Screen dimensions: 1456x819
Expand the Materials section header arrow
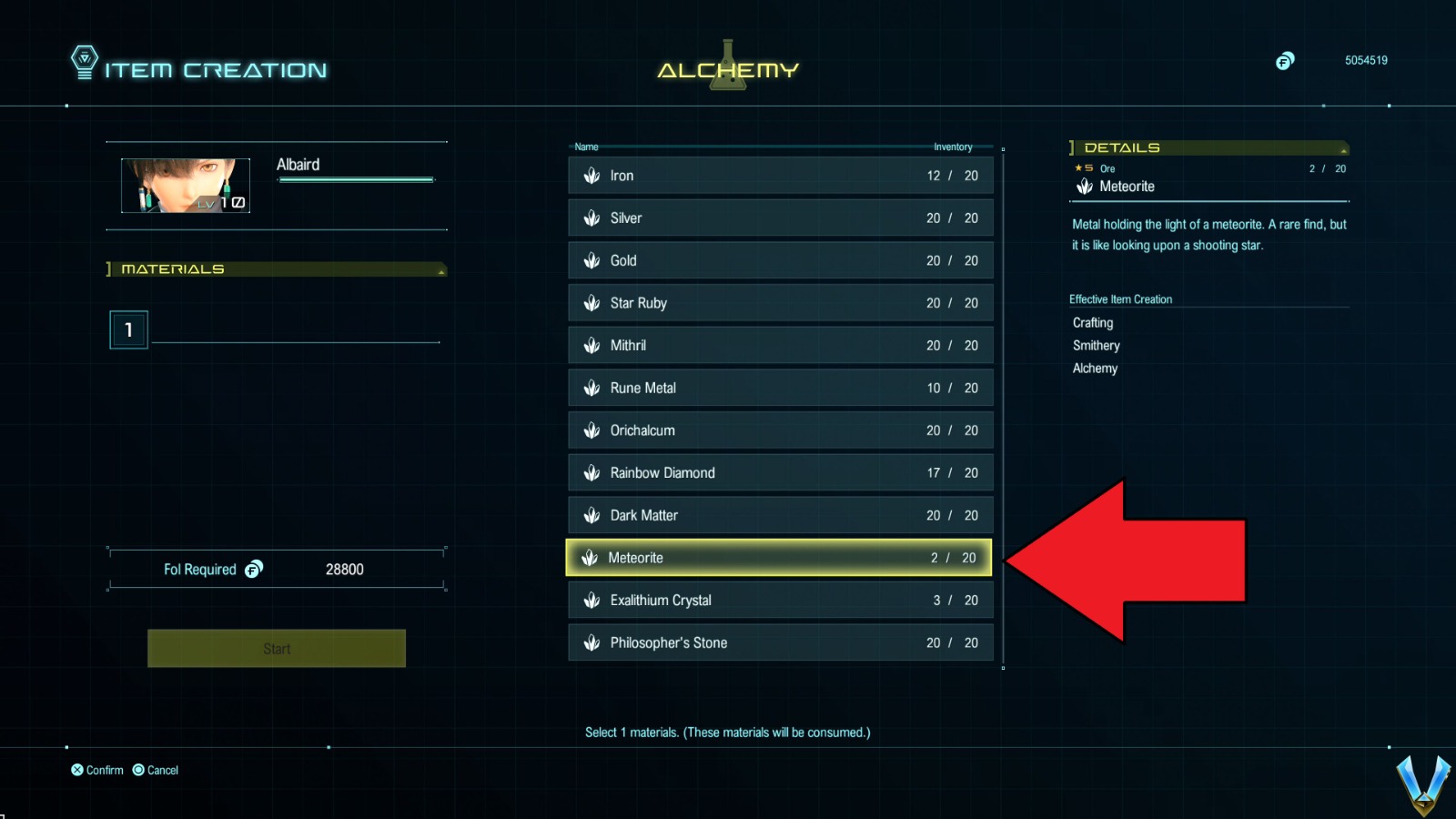coord(441,269)
